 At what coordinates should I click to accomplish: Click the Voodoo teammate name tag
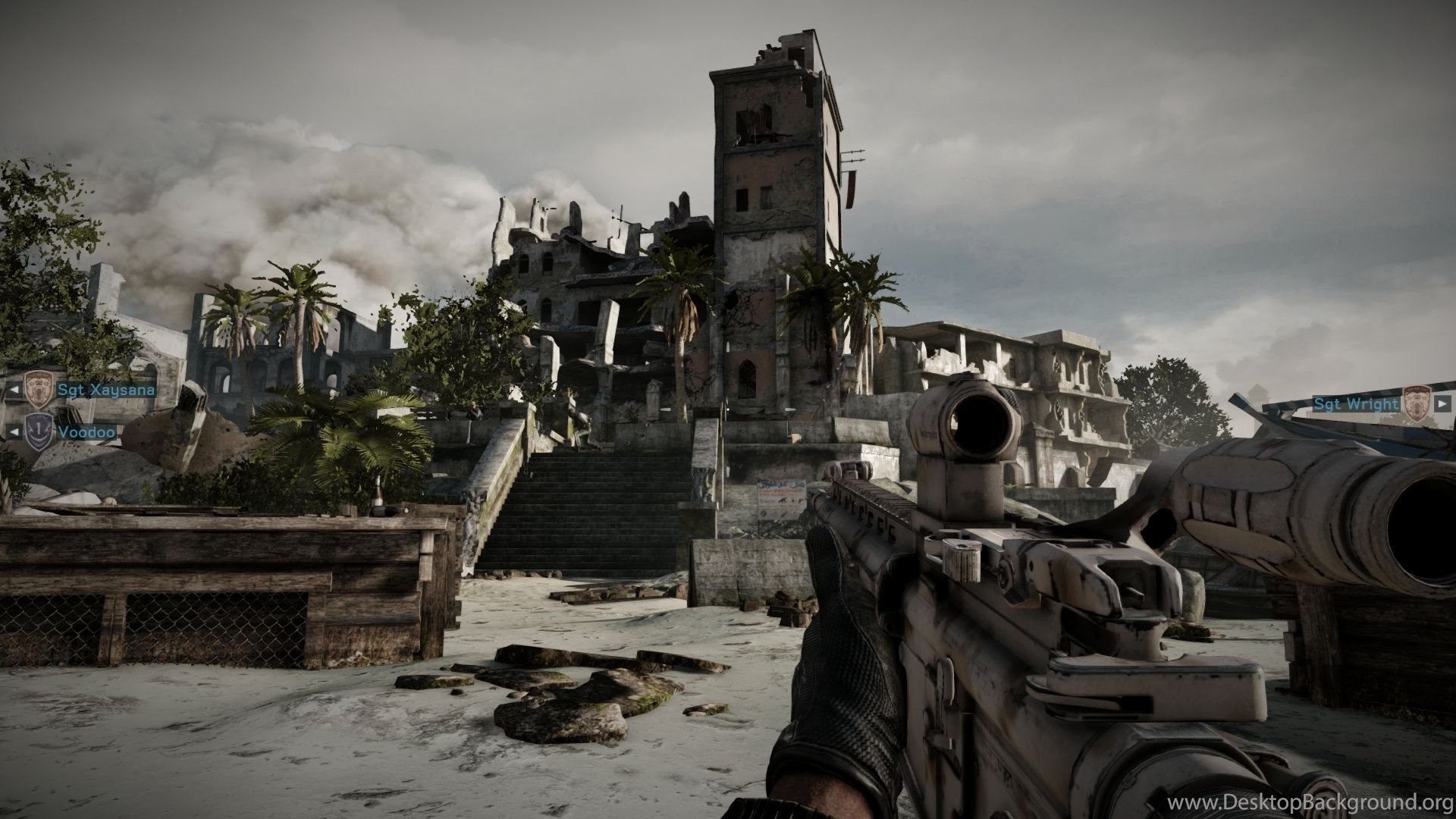point(87,431)
